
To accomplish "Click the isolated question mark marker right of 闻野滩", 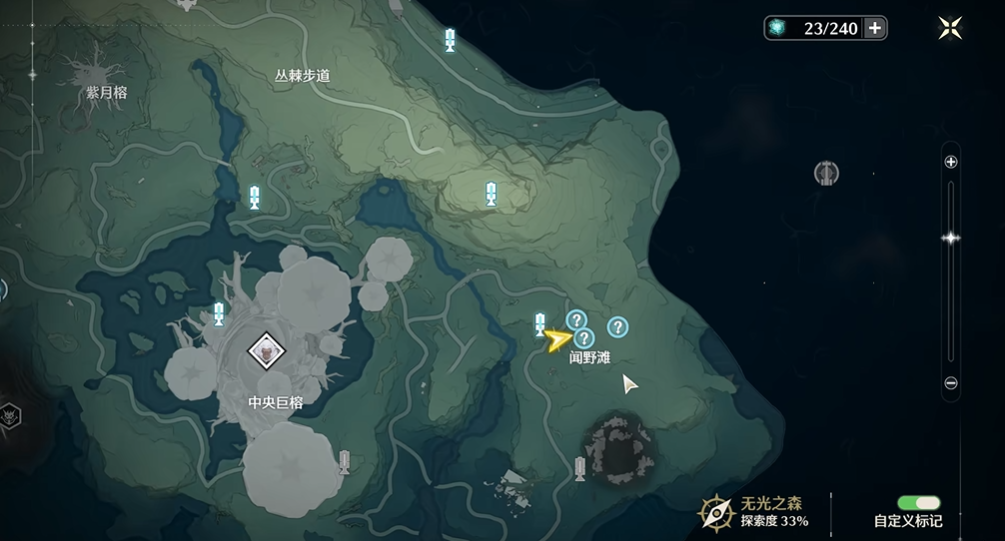I will [x=618, y=326].
